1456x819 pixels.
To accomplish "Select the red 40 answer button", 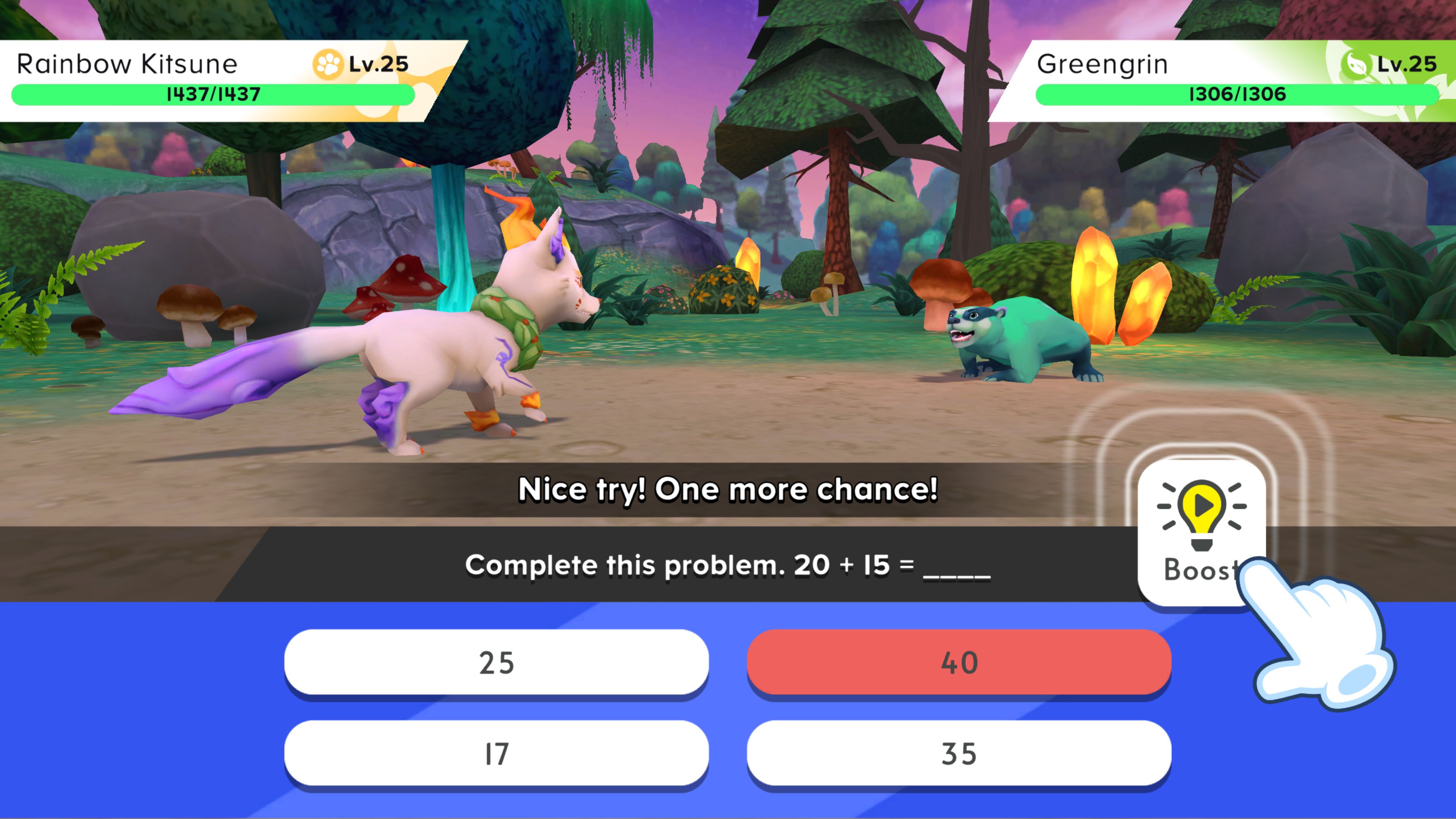I will tap(959, 662).
